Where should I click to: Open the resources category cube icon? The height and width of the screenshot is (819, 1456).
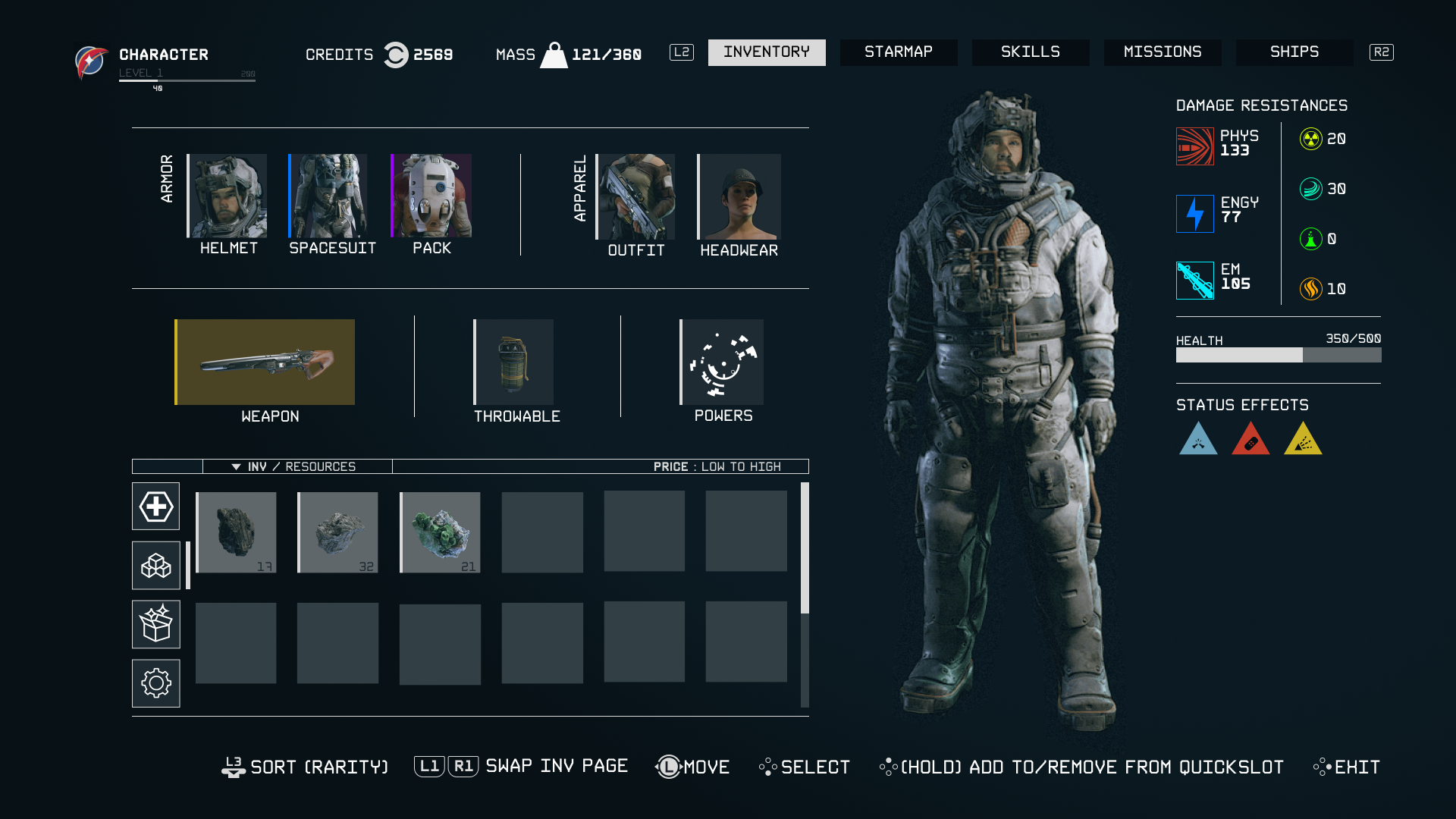point(155,565)
